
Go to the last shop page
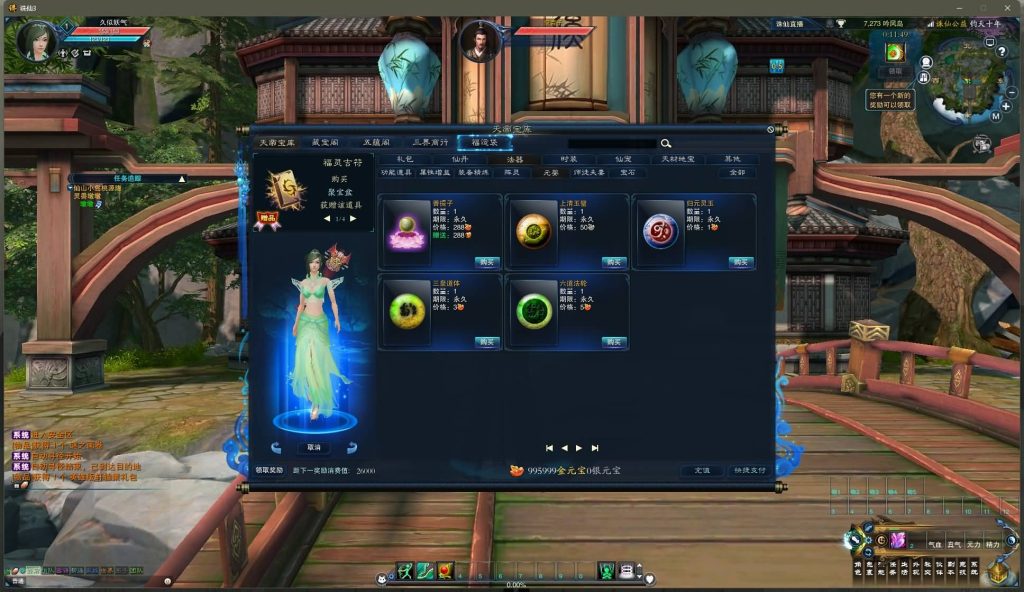(x=595, y=448)
